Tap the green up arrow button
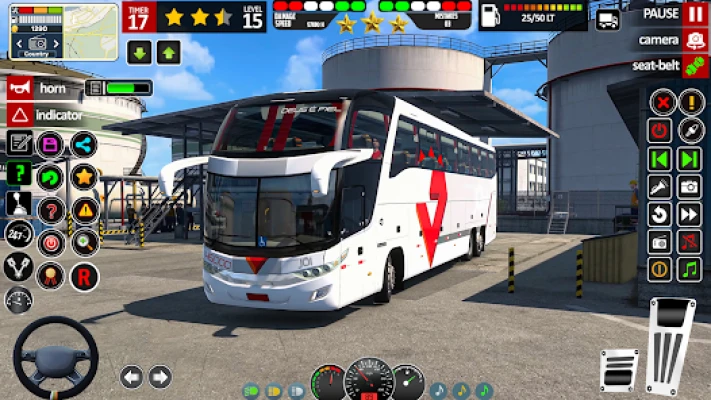 [x=166, y=54]
